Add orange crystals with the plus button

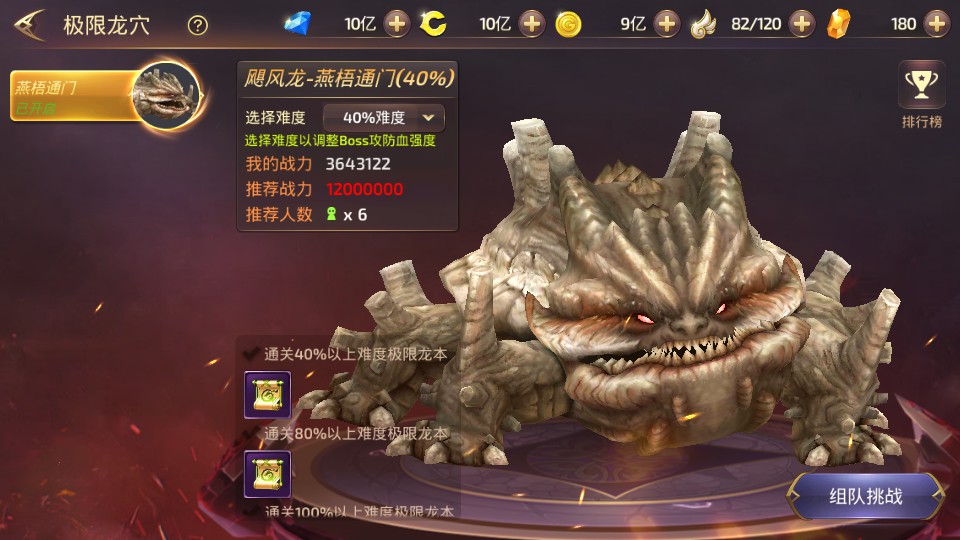(x=936, y=24)
